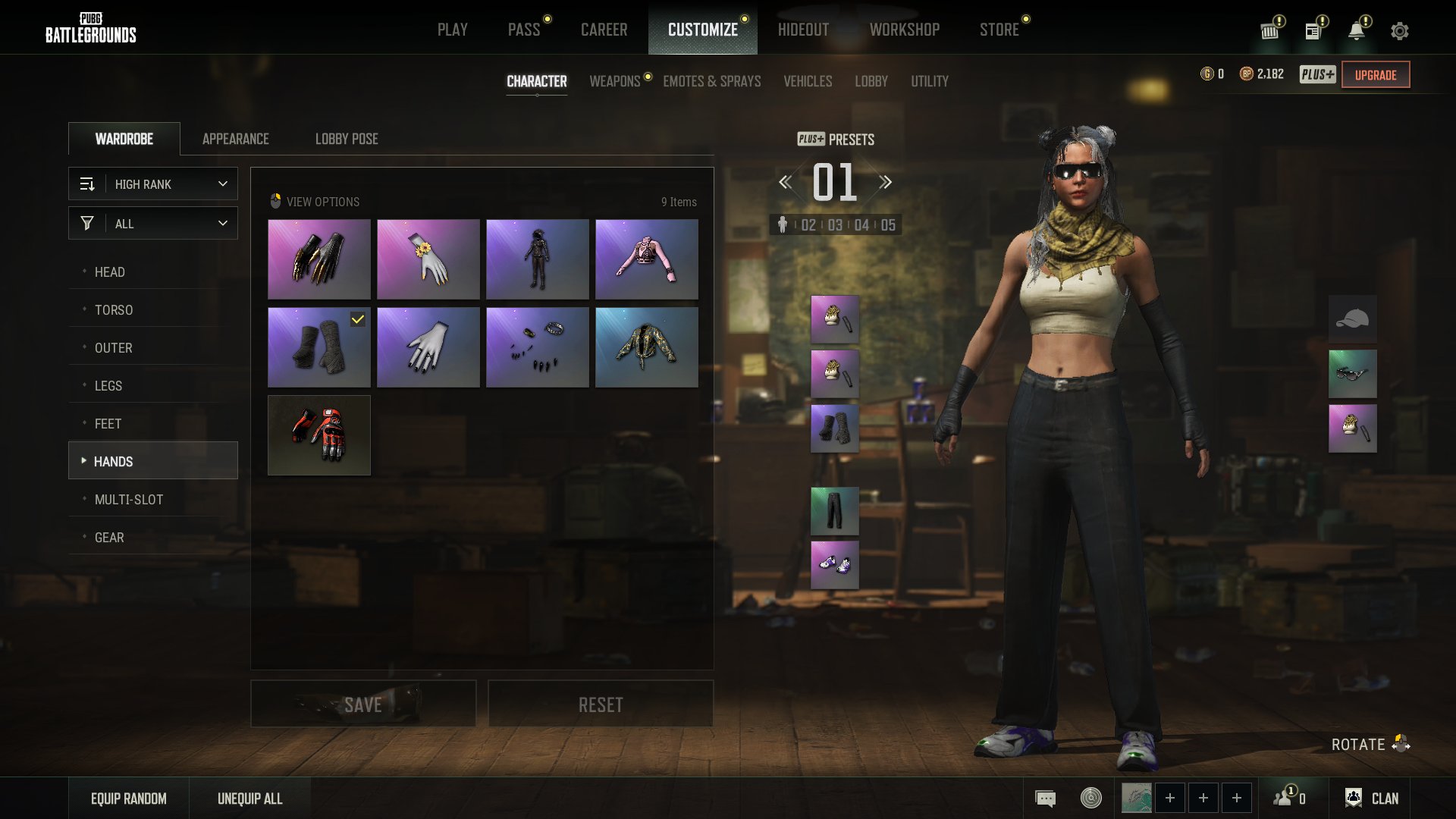Expand the High Rank sort dropdown
1456x819 pixels.
153,184
